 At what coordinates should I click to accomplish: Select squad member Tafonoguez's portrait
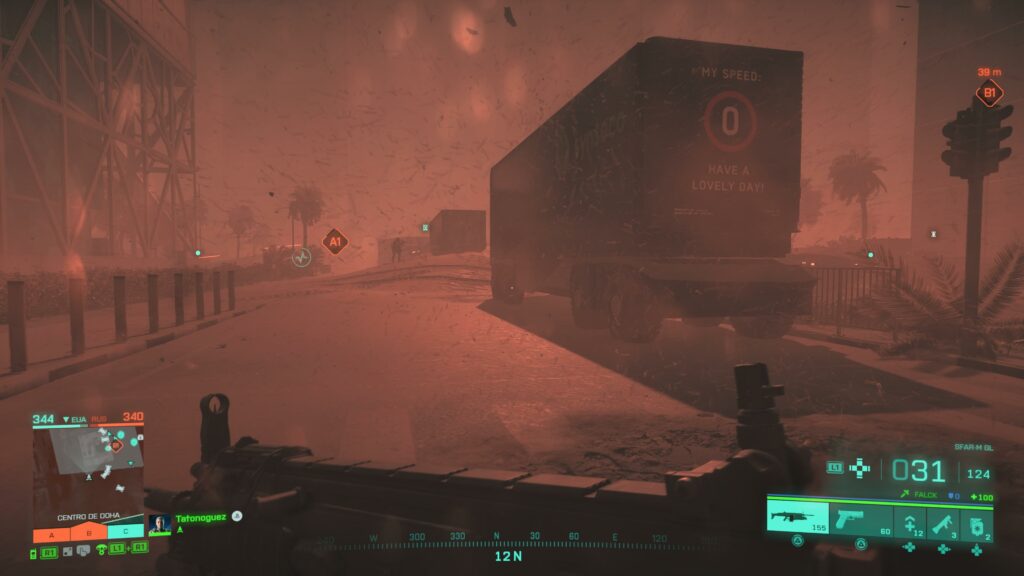(159, 524)
